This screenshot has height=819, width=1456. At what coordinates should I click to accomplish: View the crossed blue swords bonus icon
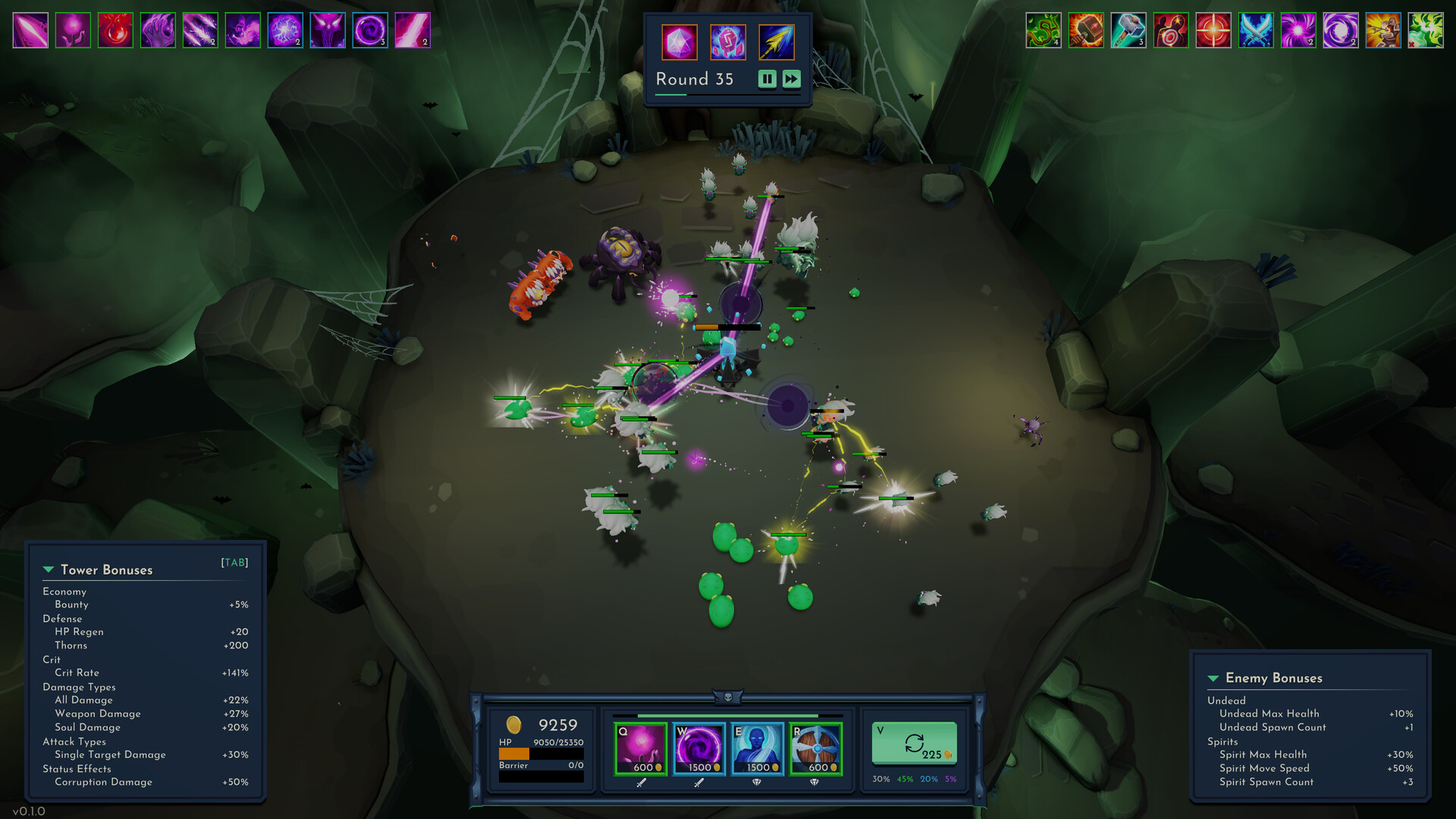pyautogui.click(x=1256, y=30)
